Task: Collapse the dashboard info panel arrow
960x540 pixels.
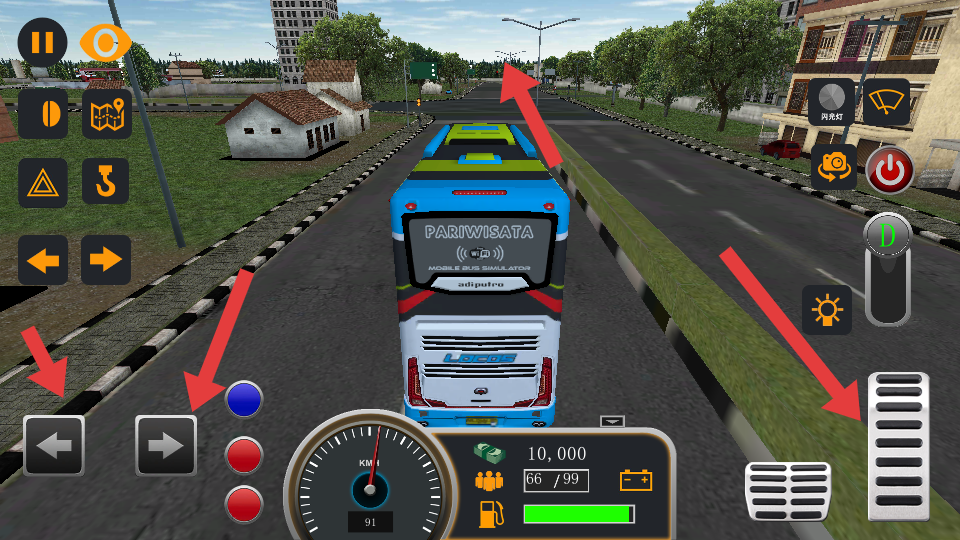Action: 612,421
